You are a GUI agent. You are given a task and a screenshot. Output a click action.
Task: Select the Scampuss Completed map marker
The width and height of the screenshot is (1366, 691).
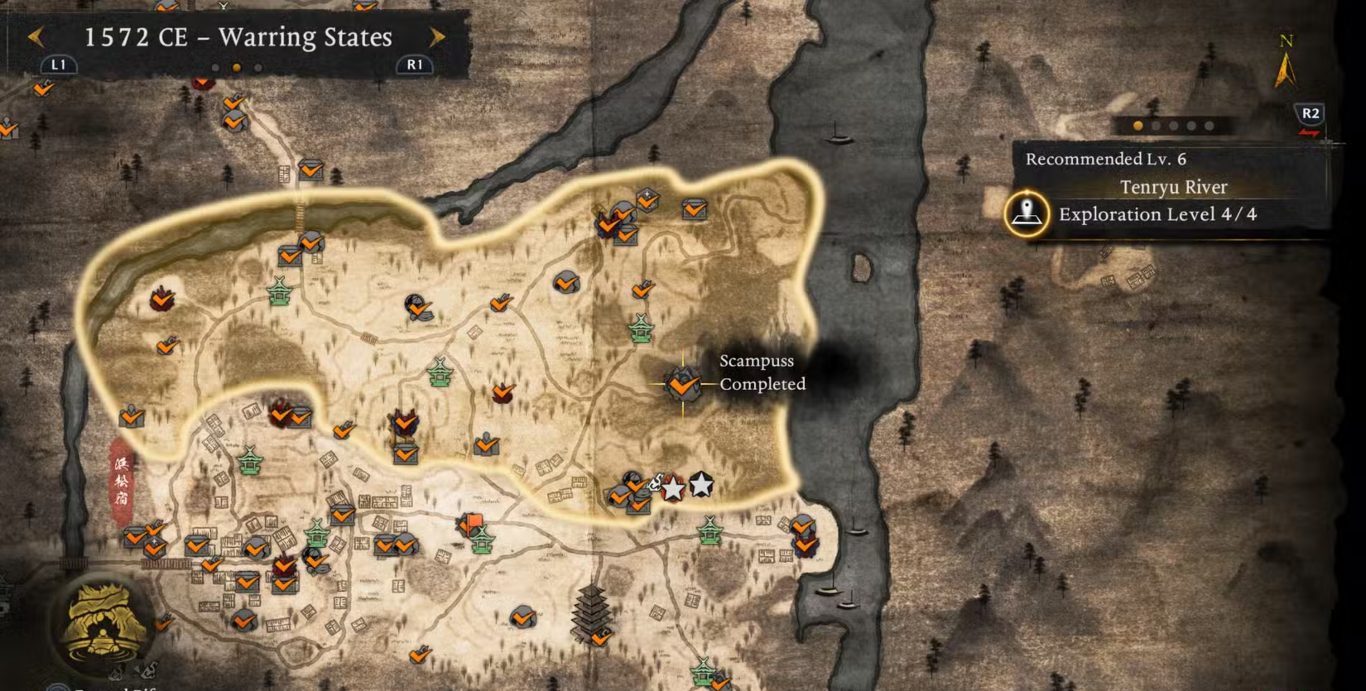pyautogui.click(x=683, y=383)
